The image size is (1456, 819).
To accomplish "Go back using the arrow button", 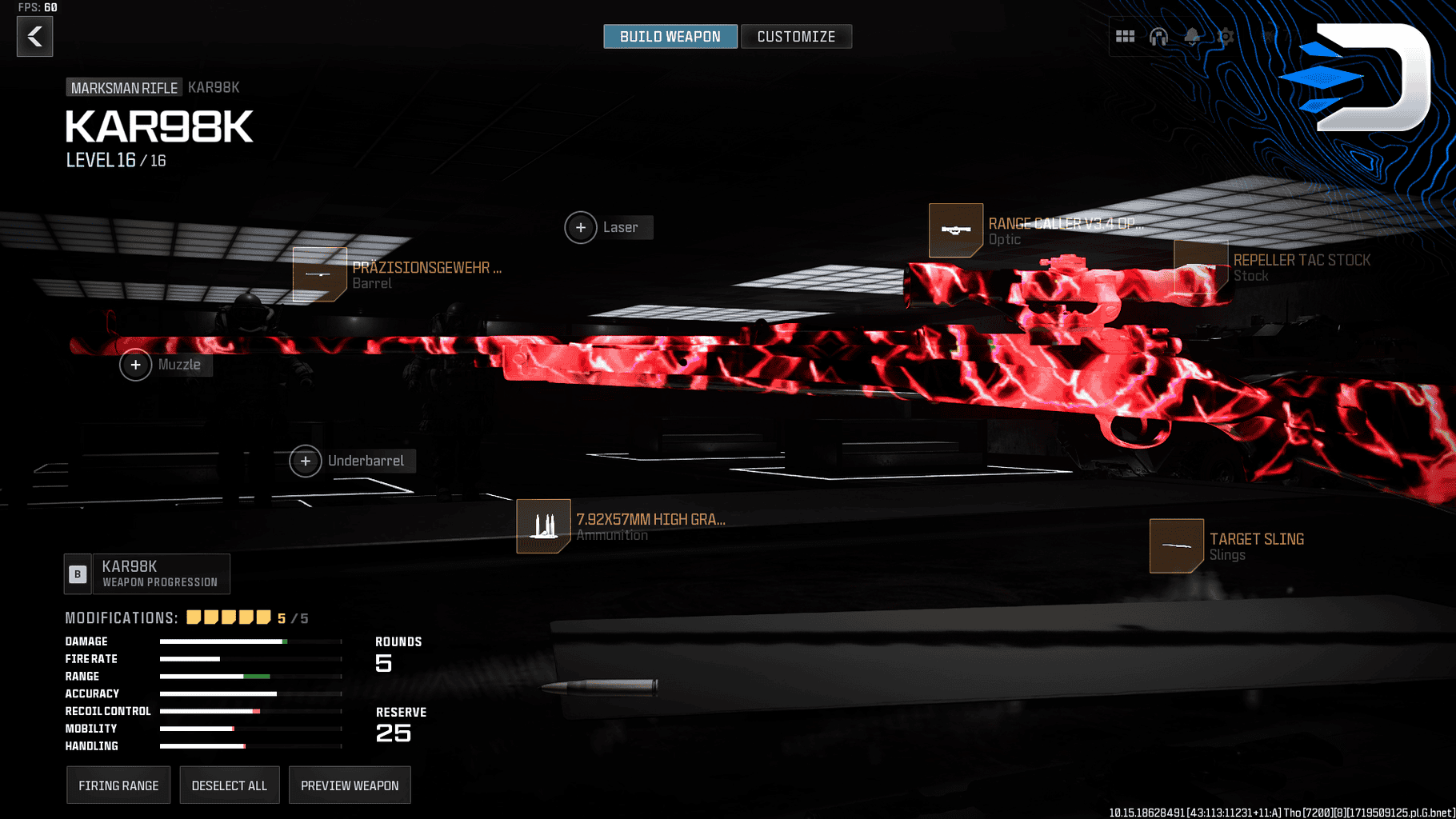I will pyautogui.click(x=35, y=37).
